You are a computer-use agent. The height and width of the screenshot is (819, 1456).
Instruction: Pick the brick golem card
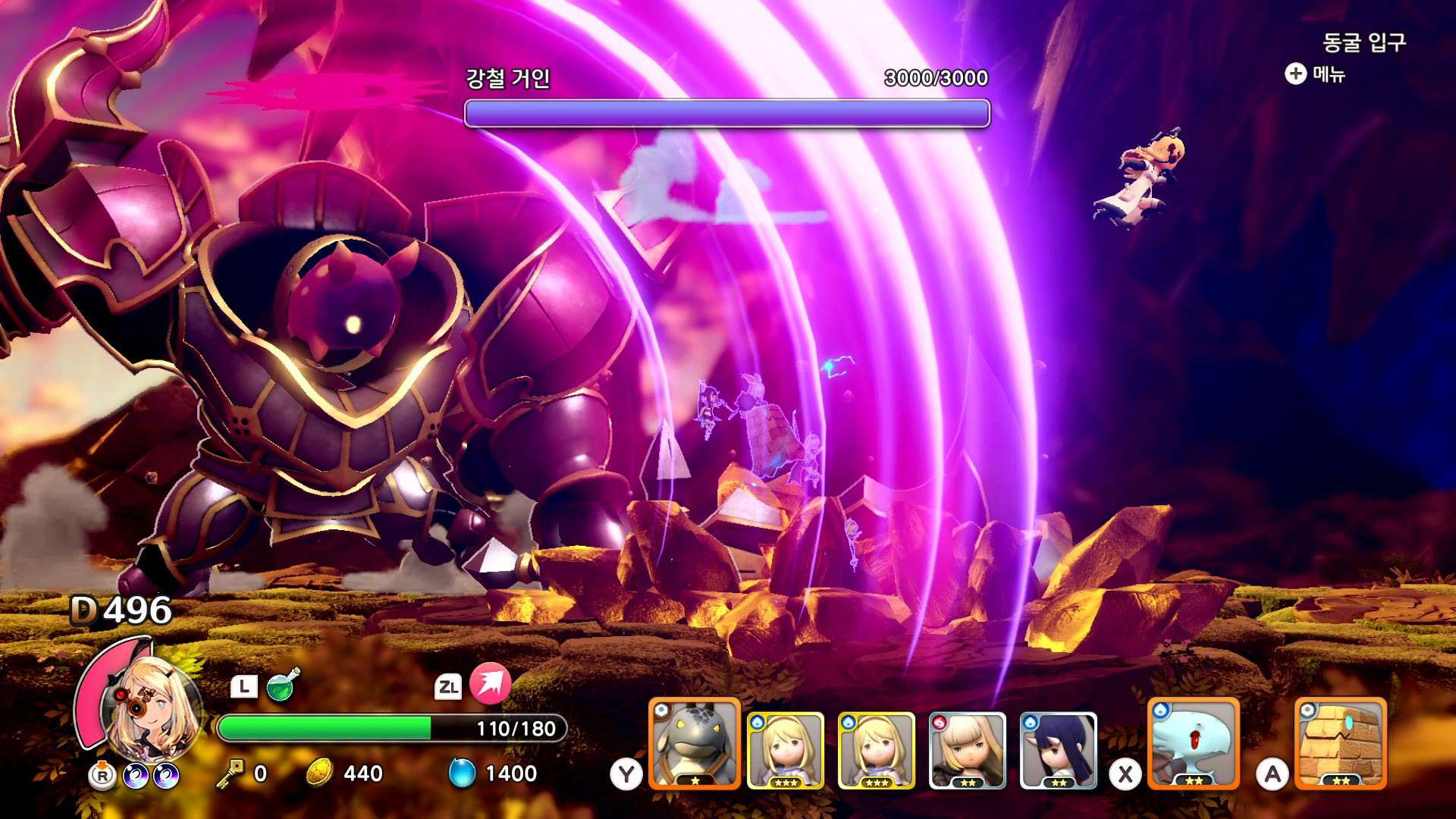coord(1340,744)
